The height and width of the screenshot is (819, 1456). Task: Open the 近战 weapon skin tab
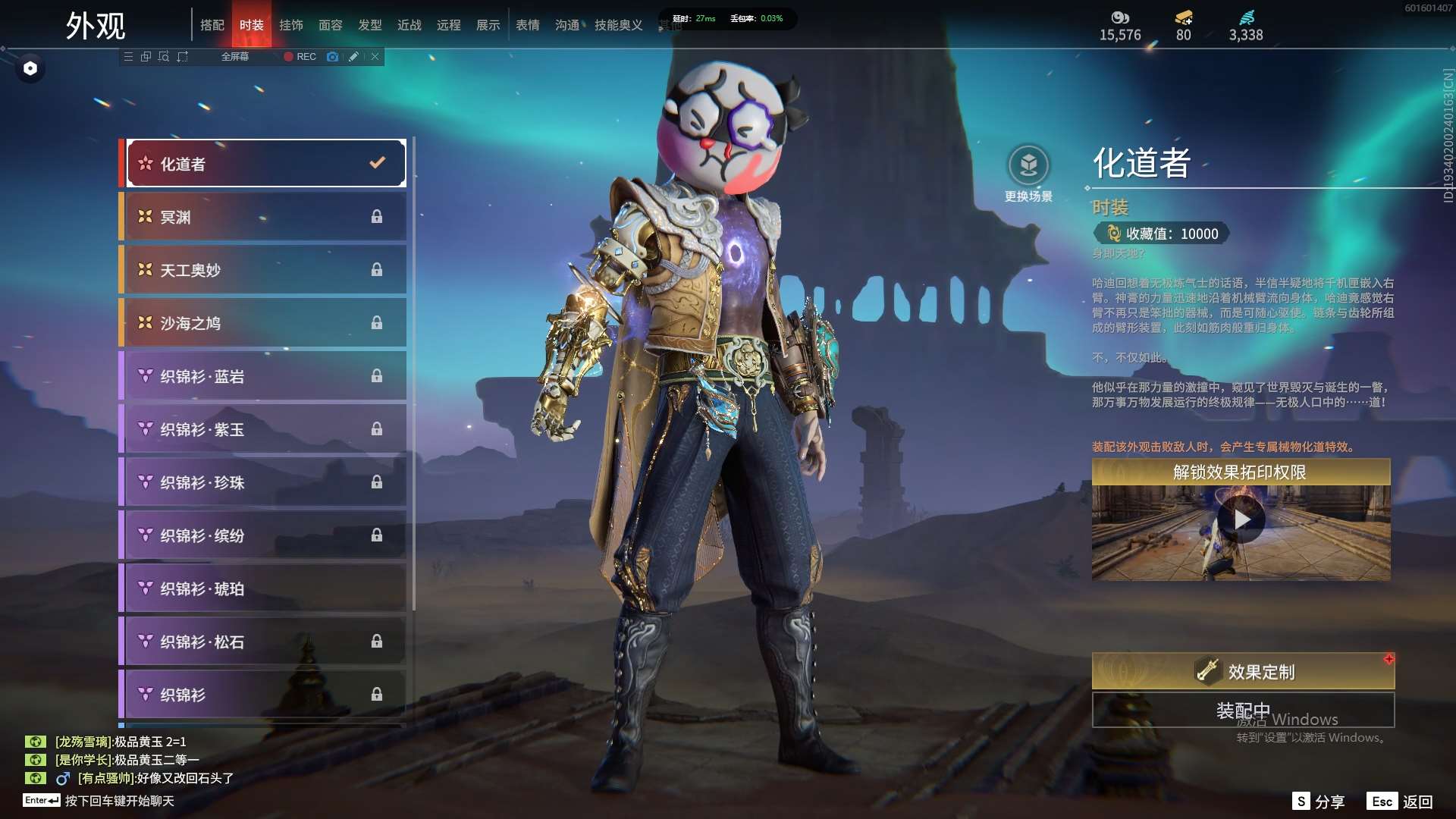pyautogui.click(x=409, y=25)
